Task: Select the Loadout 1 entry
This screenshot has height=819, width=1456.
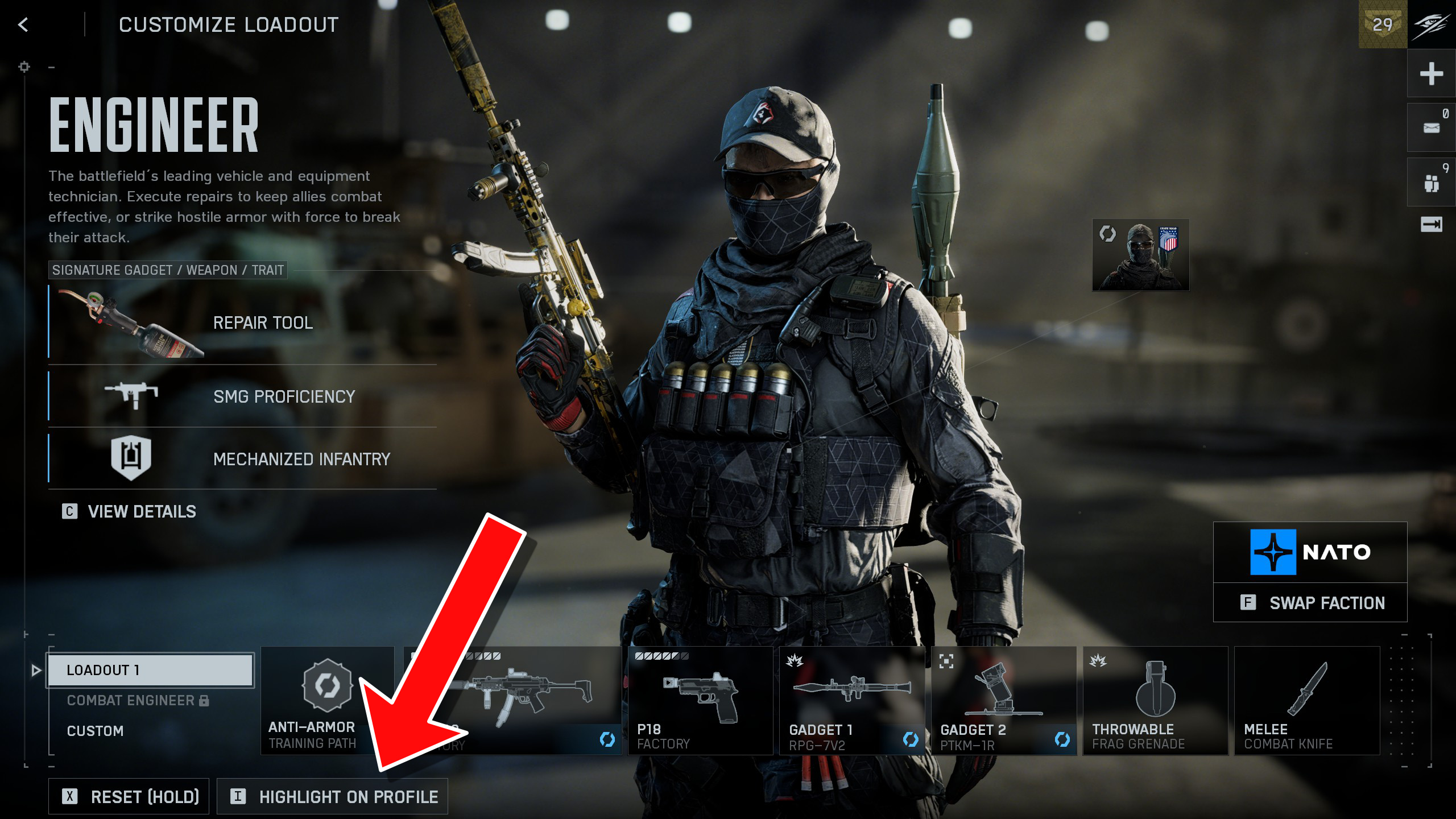Action: click(x=151, y=669)
